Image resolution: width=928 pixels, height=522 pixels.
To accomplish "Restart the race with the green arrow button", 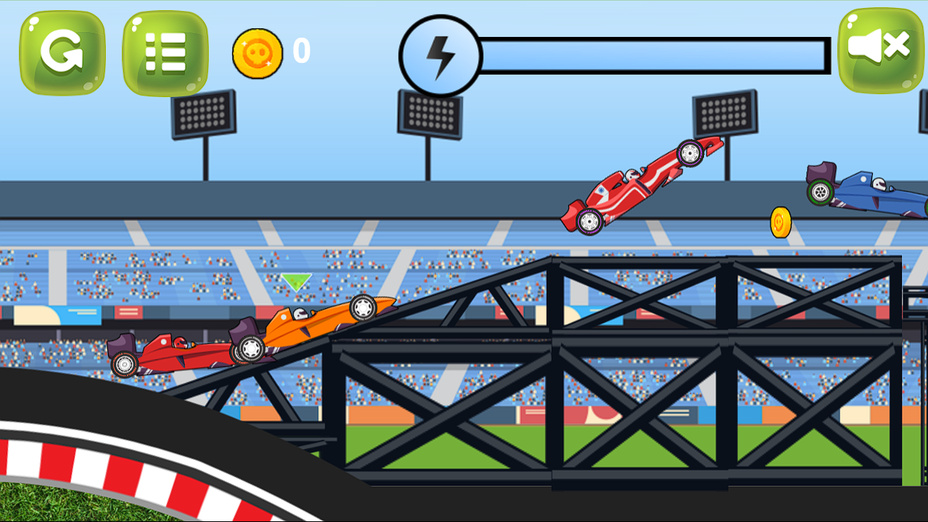I will click(x=62, y=52).
